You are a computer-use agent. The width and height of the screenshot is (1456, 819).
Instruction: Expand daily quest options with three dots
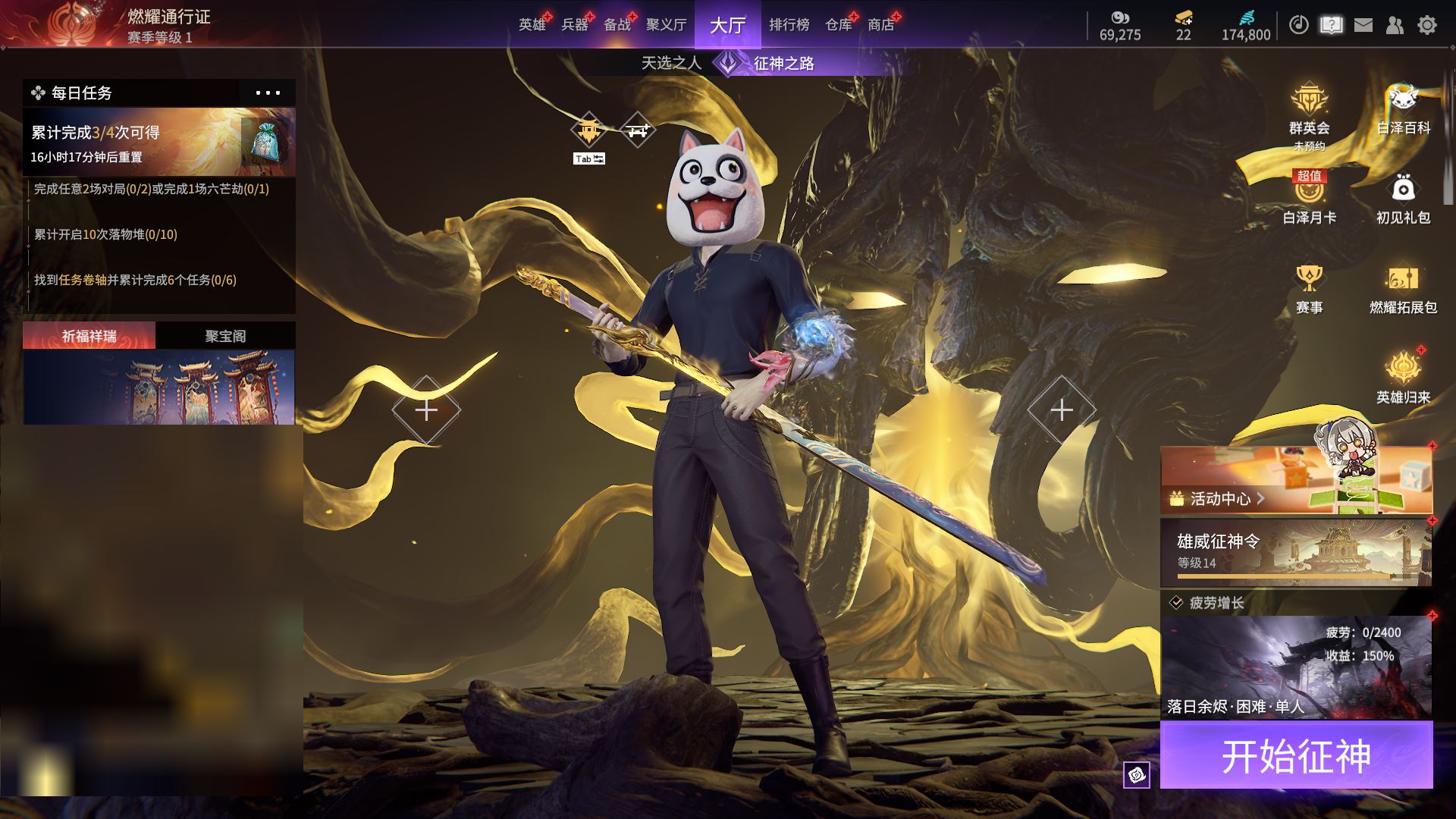coord(268,93)
